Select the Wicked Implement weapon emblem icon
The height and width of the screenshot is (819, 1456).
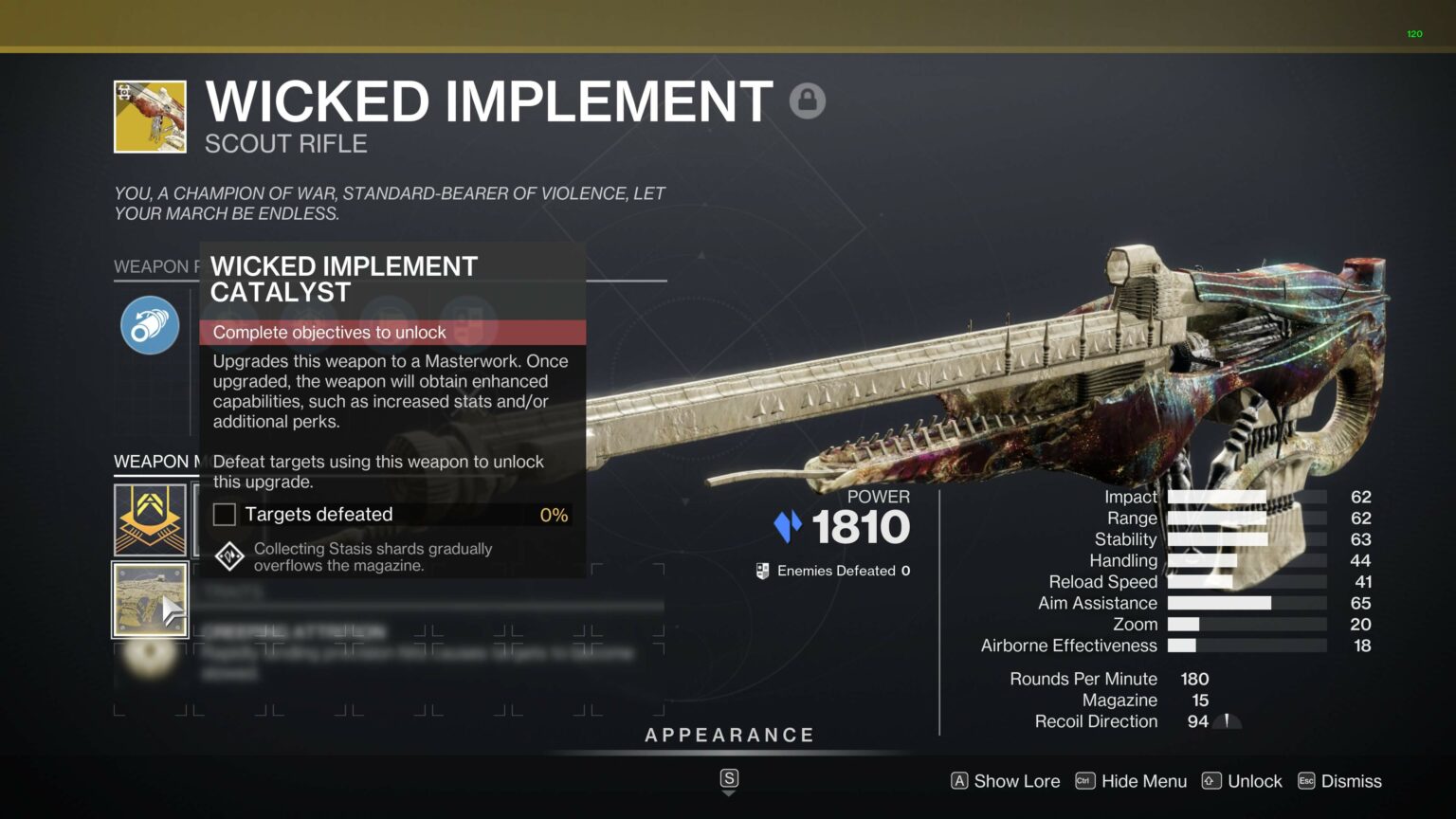point(149,116)
